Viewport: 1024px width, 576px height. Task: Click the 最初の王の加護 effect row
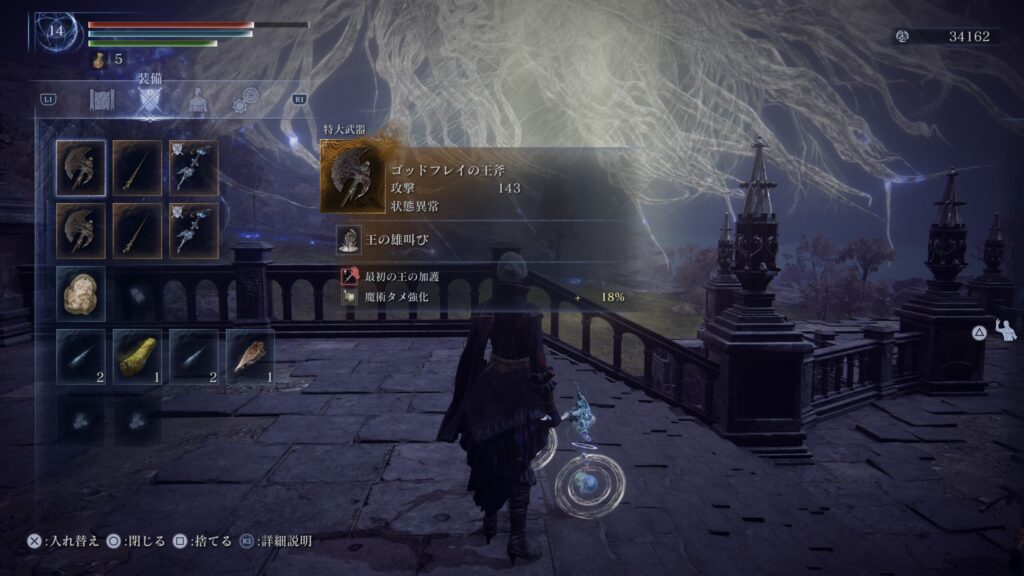click(x=396, y=276)
